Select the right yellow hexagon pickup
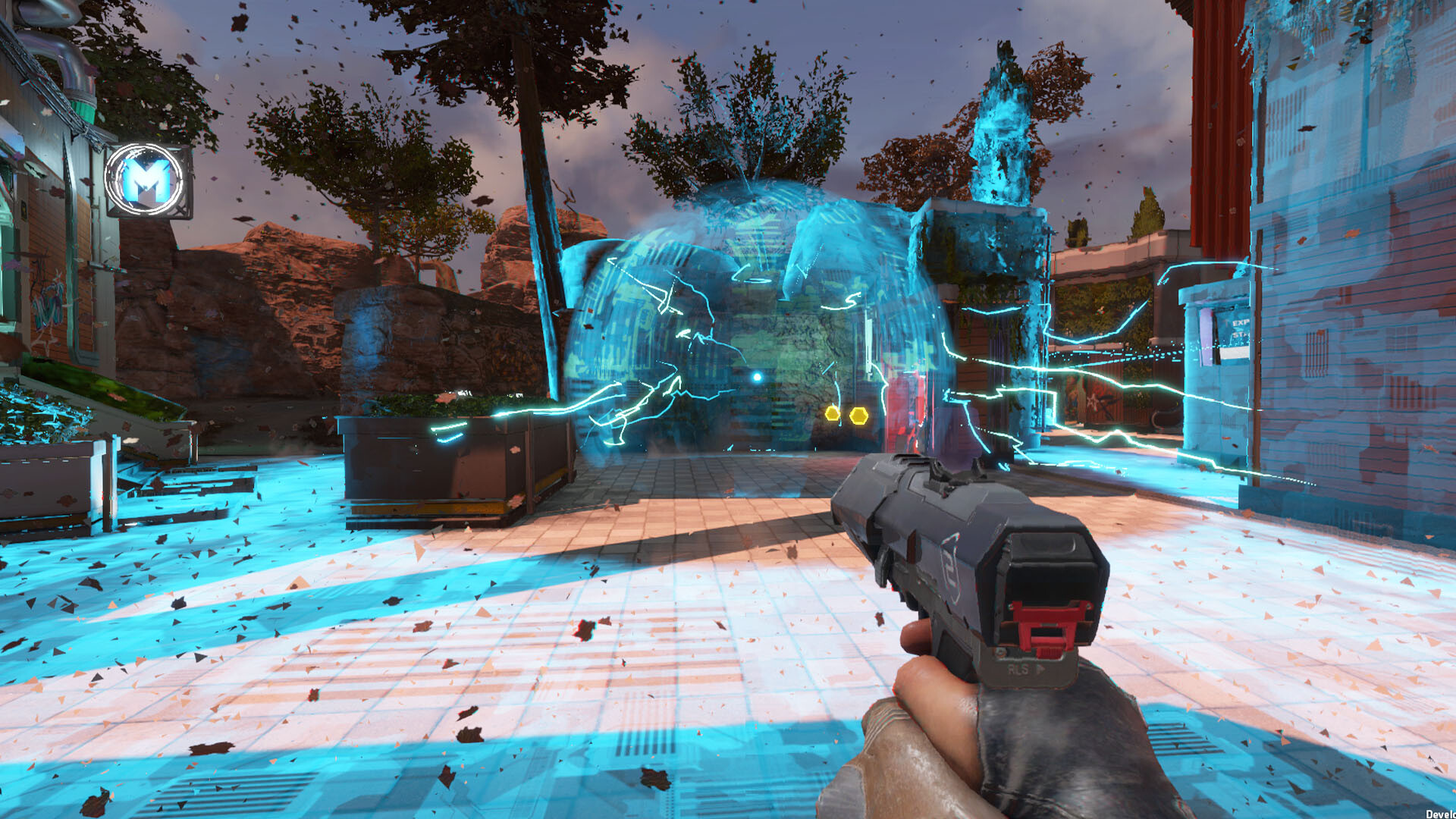 coord(859,416)
